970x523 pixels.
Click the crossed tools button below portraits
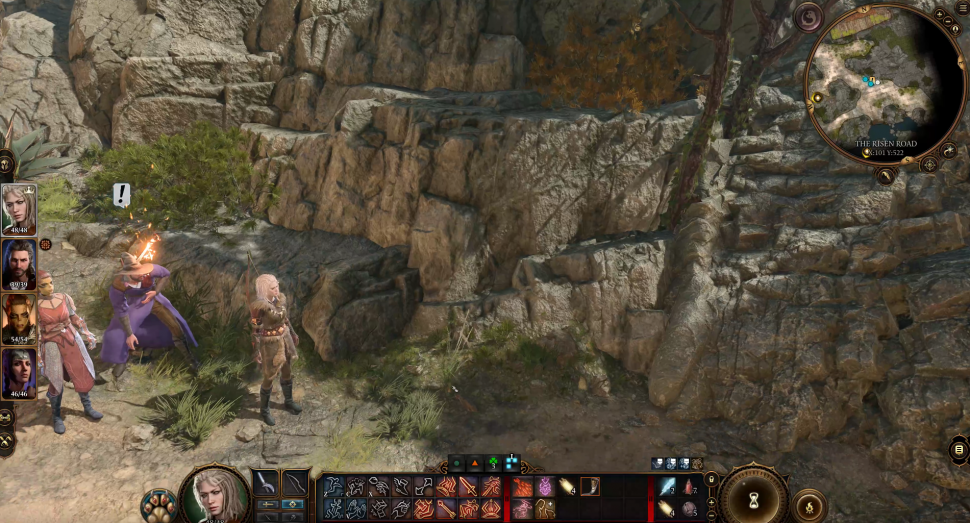6,440
